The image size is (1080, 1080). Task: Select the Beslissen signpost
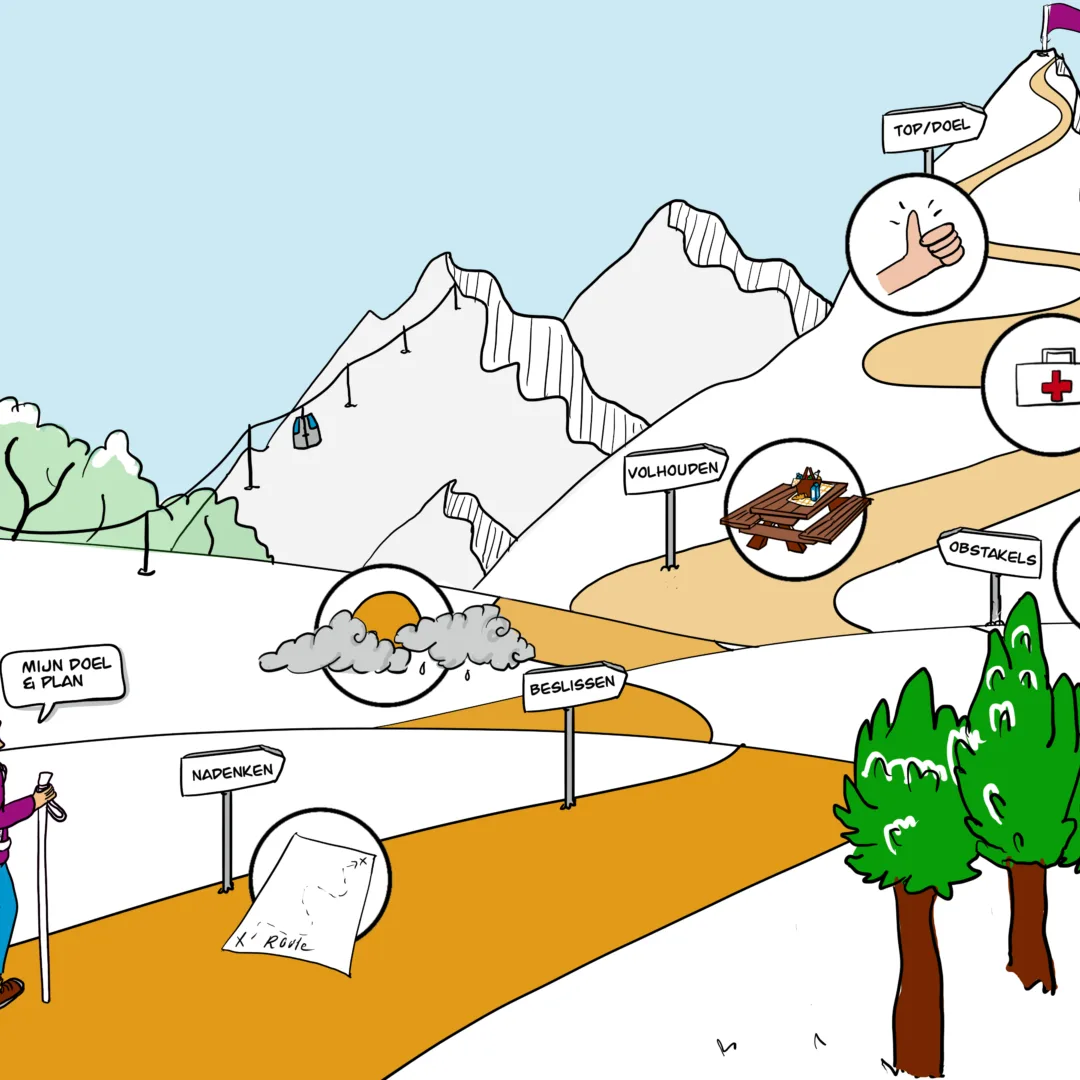click(x=574, y=688)
